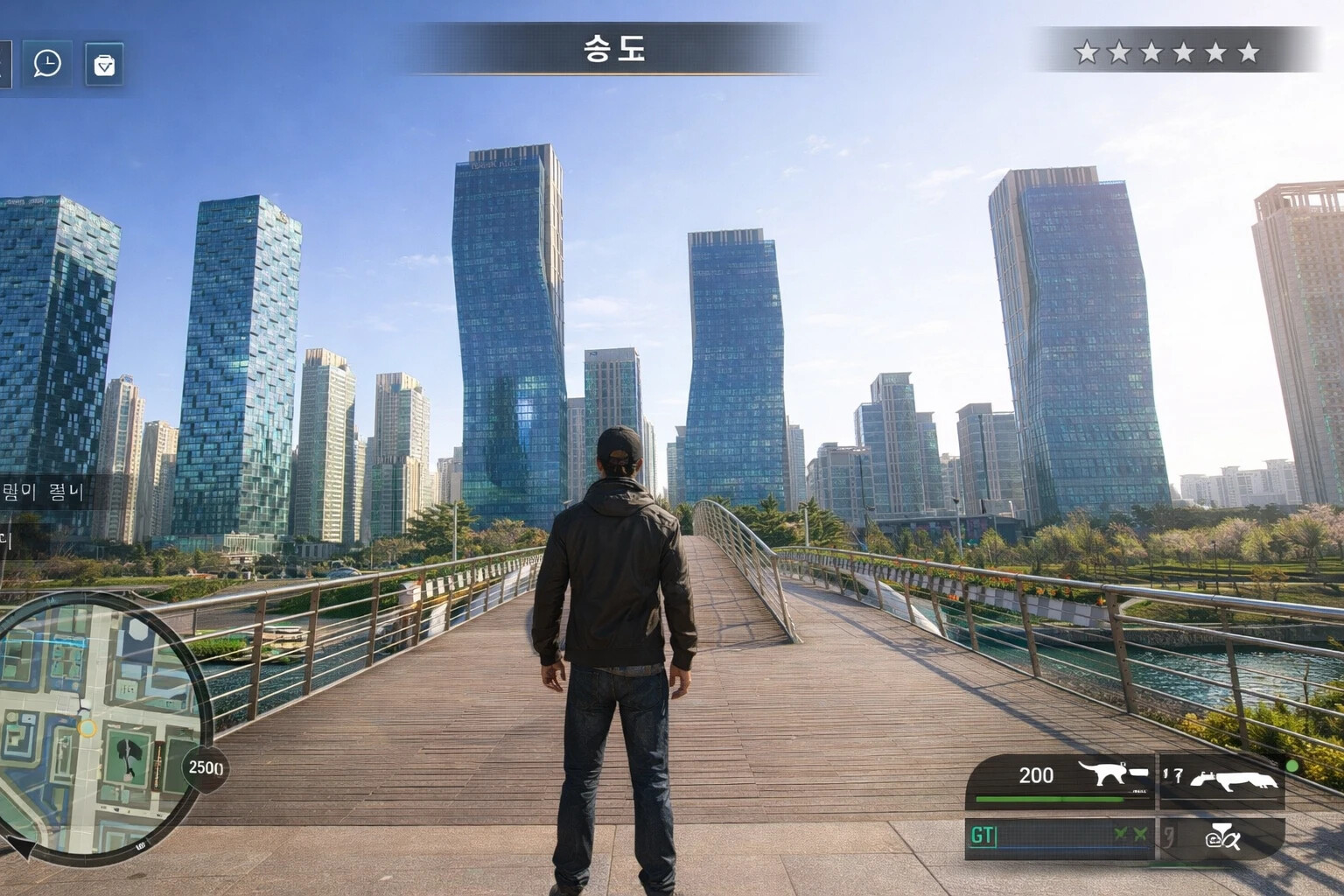Image resolution: width=1344 pixels, height=896 pixels.
Task: Open the shopping bag icon
Action: tap(104, 65)
